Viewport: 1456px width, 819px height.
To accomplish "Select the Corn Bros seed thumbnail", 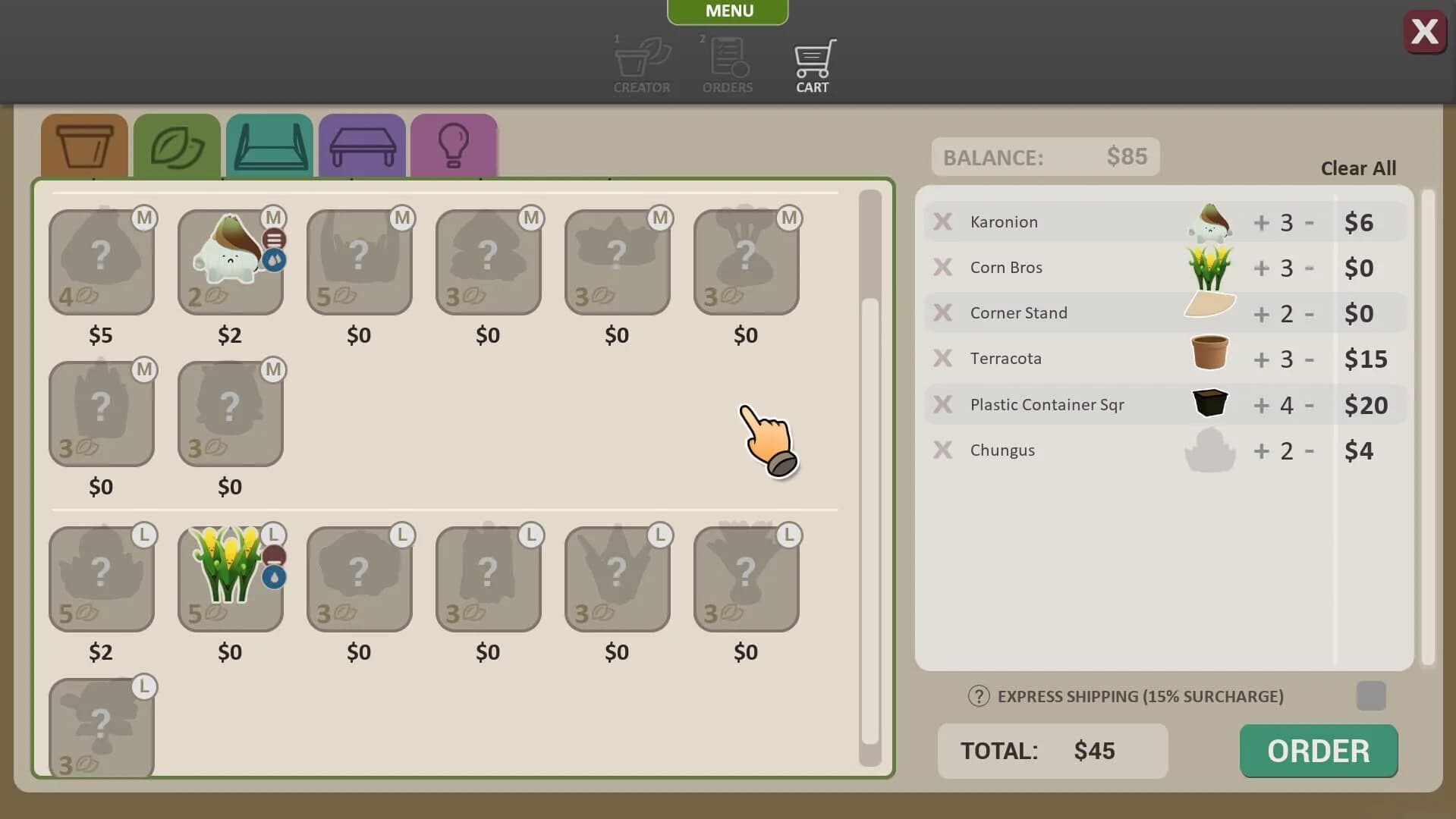I will click(1209, 265).
